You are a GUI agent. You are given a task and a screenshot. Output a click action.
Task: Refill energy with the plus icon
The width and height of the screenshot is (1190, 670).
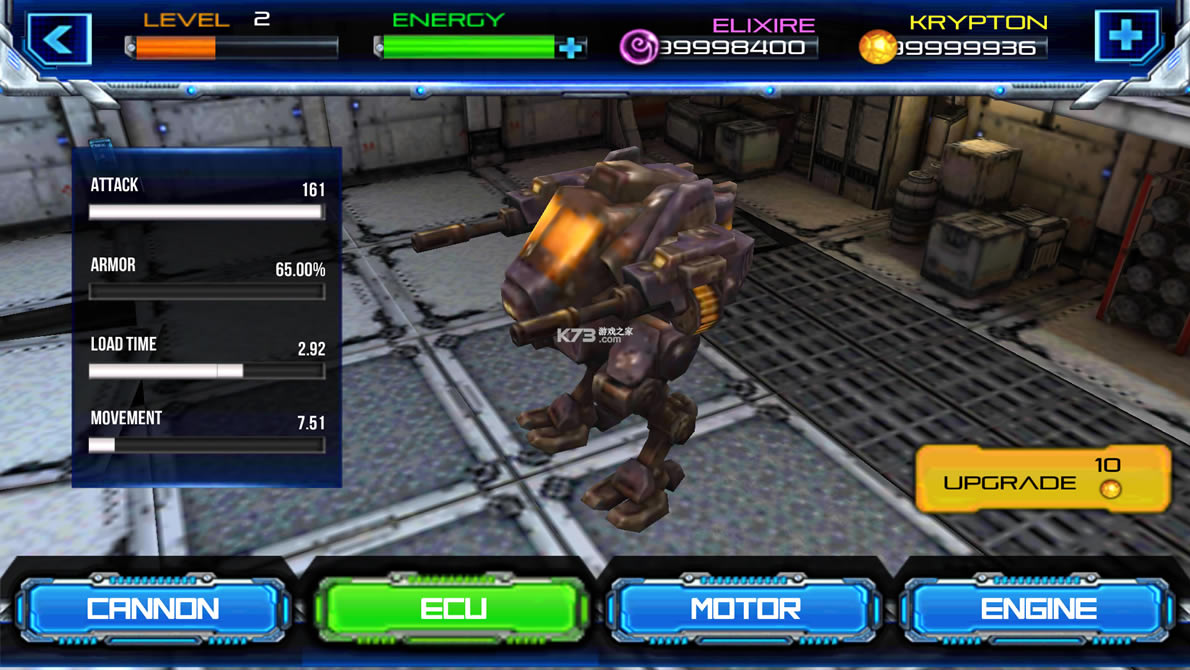[571, 47]
